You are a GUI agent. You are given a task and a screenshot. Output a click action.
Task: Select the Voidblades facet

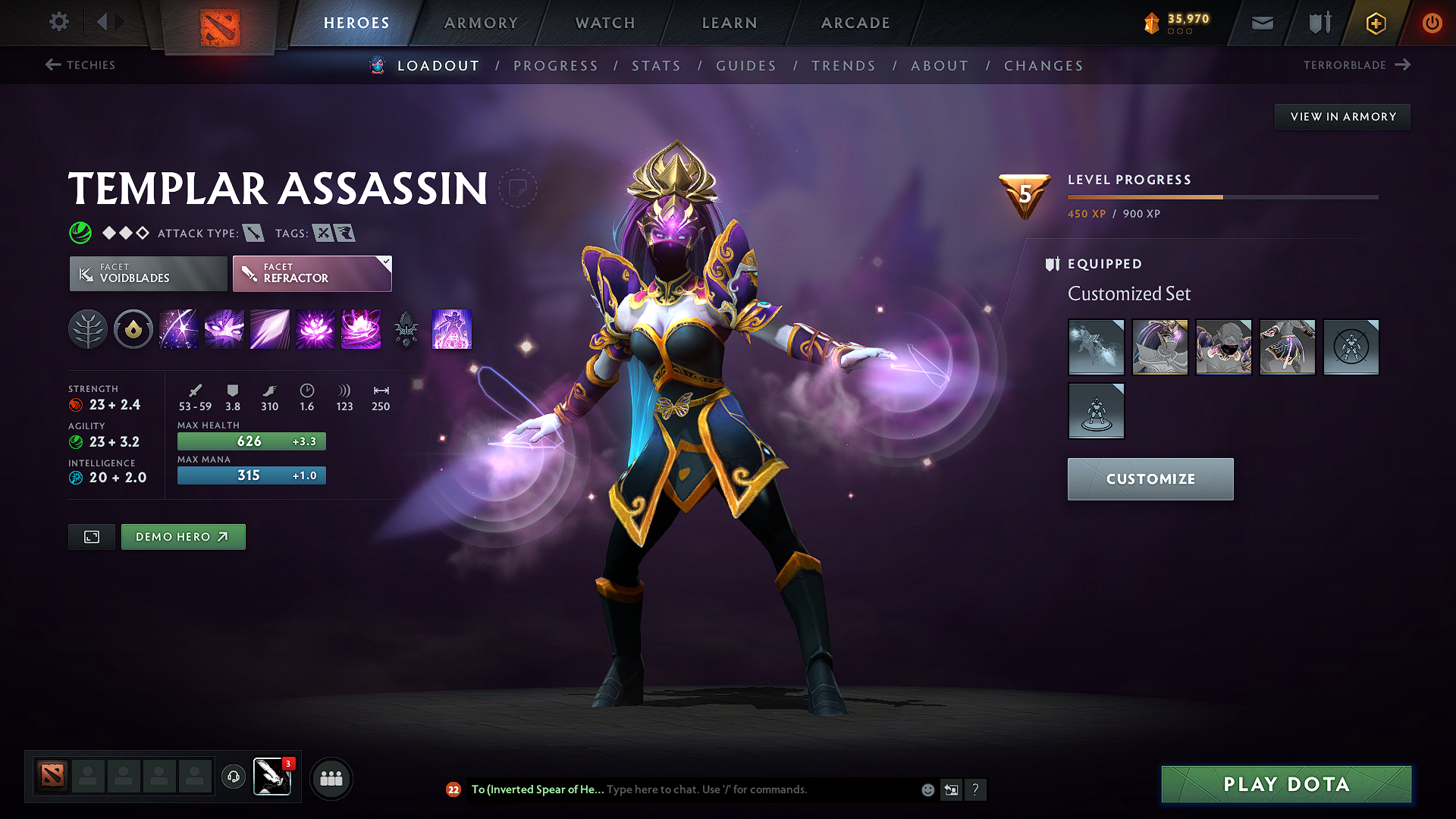click(x=147, y=273)
